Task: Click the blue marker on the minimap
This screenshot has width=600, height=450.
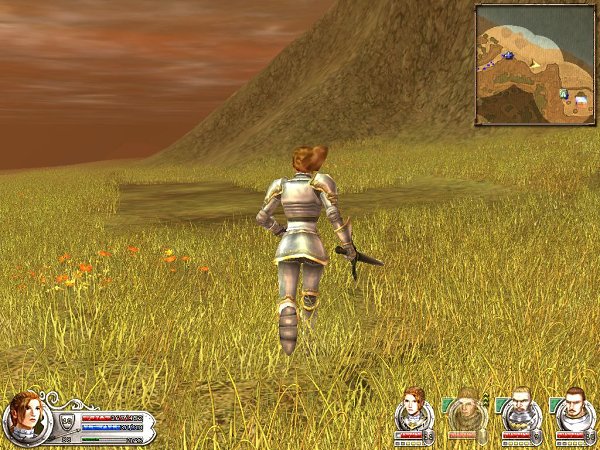Action: click(508, 55)
